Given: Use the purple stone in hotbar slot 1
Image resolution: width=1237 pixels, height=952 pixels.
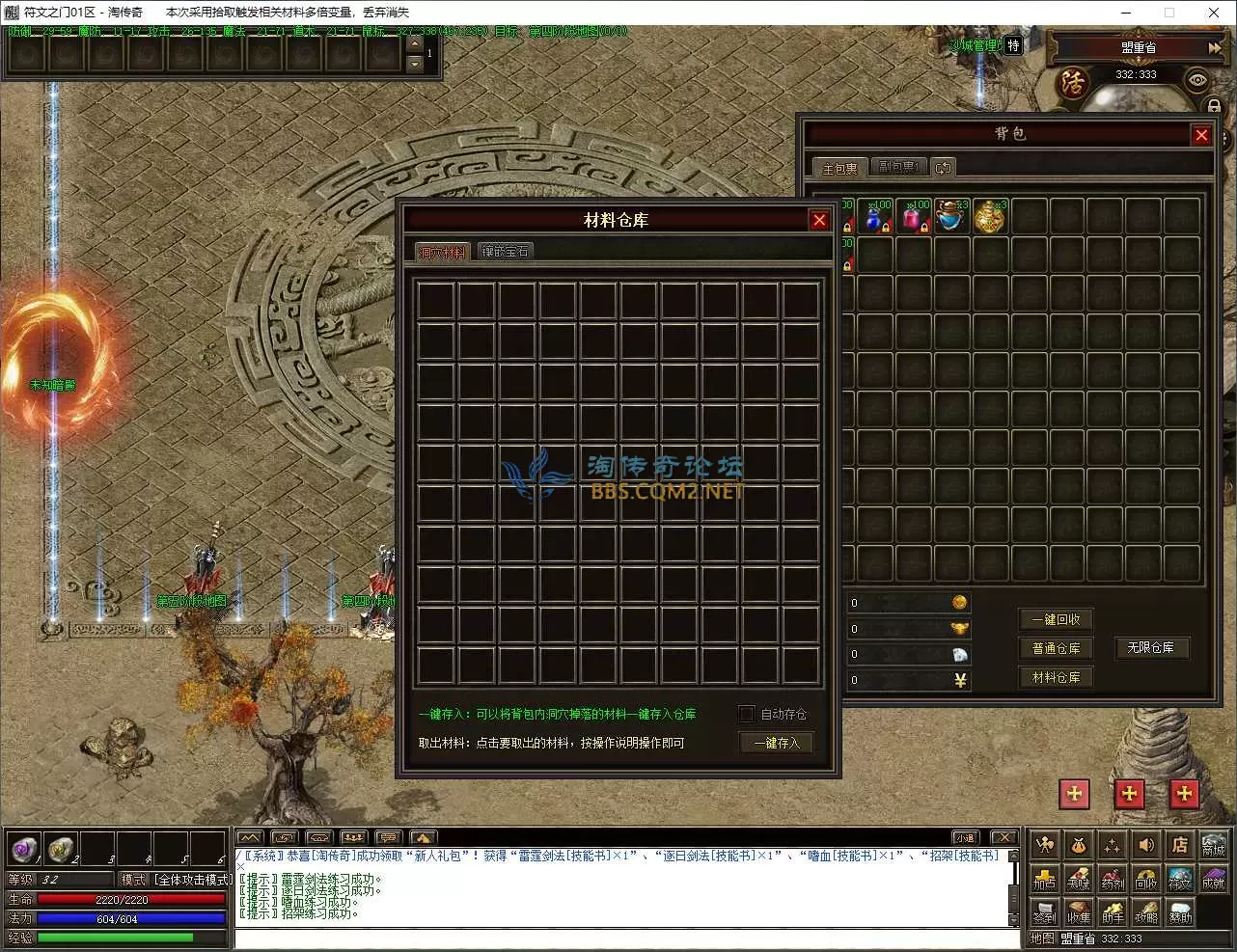Looking at the screenshot, I should pyautogui.click(x=24, y=849).
